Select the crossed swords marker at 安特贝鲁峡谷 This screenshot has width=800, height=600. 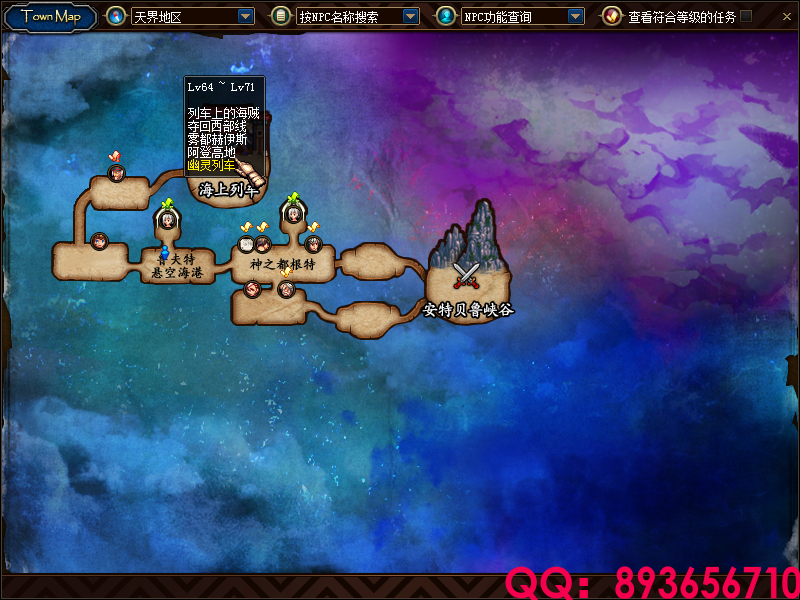(466, 273)
